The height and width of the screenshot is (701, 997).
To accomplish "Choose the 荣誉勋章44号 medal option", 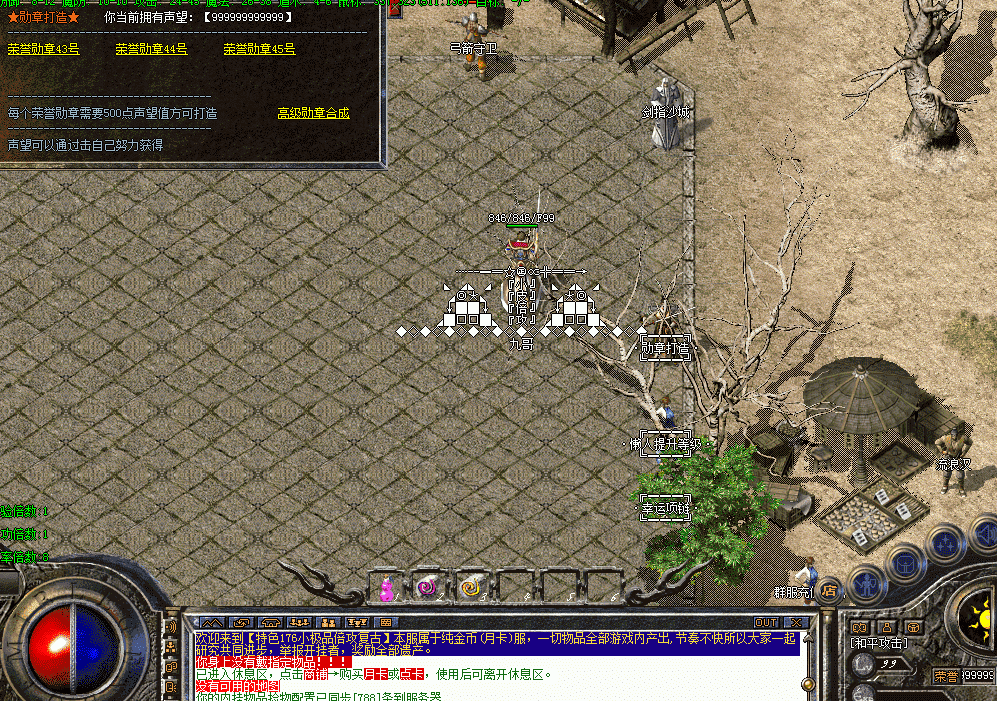I will click(x=151, y=49).
